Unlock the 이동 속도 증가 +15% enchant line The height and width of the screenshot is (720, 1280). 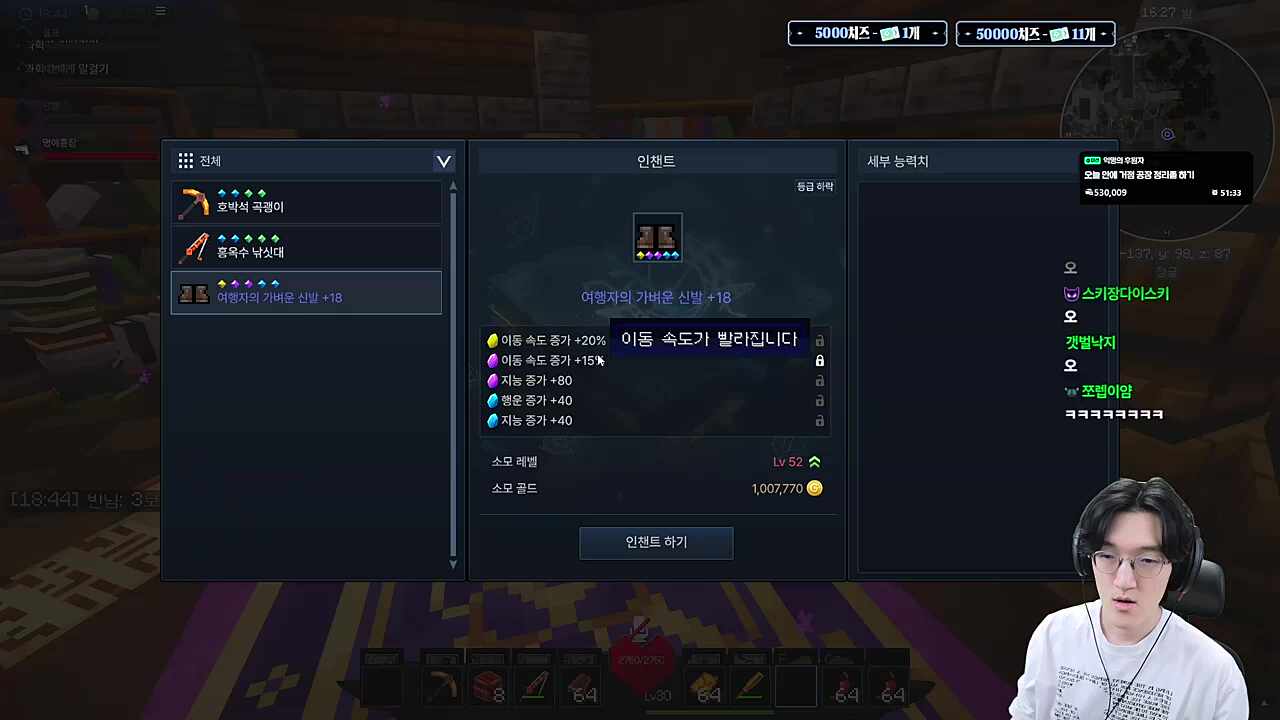pyautogui.click(x=820, y=360)
